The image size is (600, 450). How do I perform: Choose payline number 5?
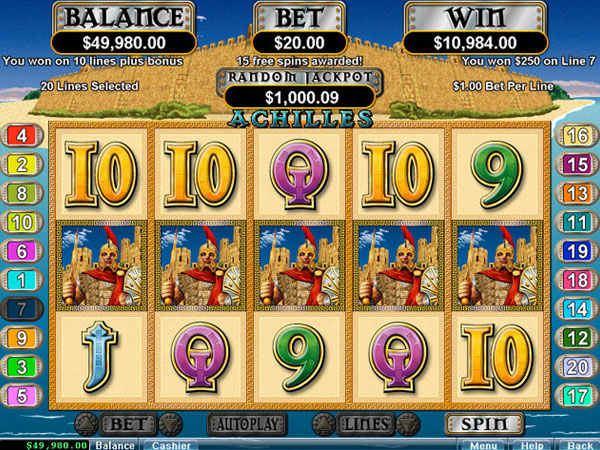tap(22, 397)
